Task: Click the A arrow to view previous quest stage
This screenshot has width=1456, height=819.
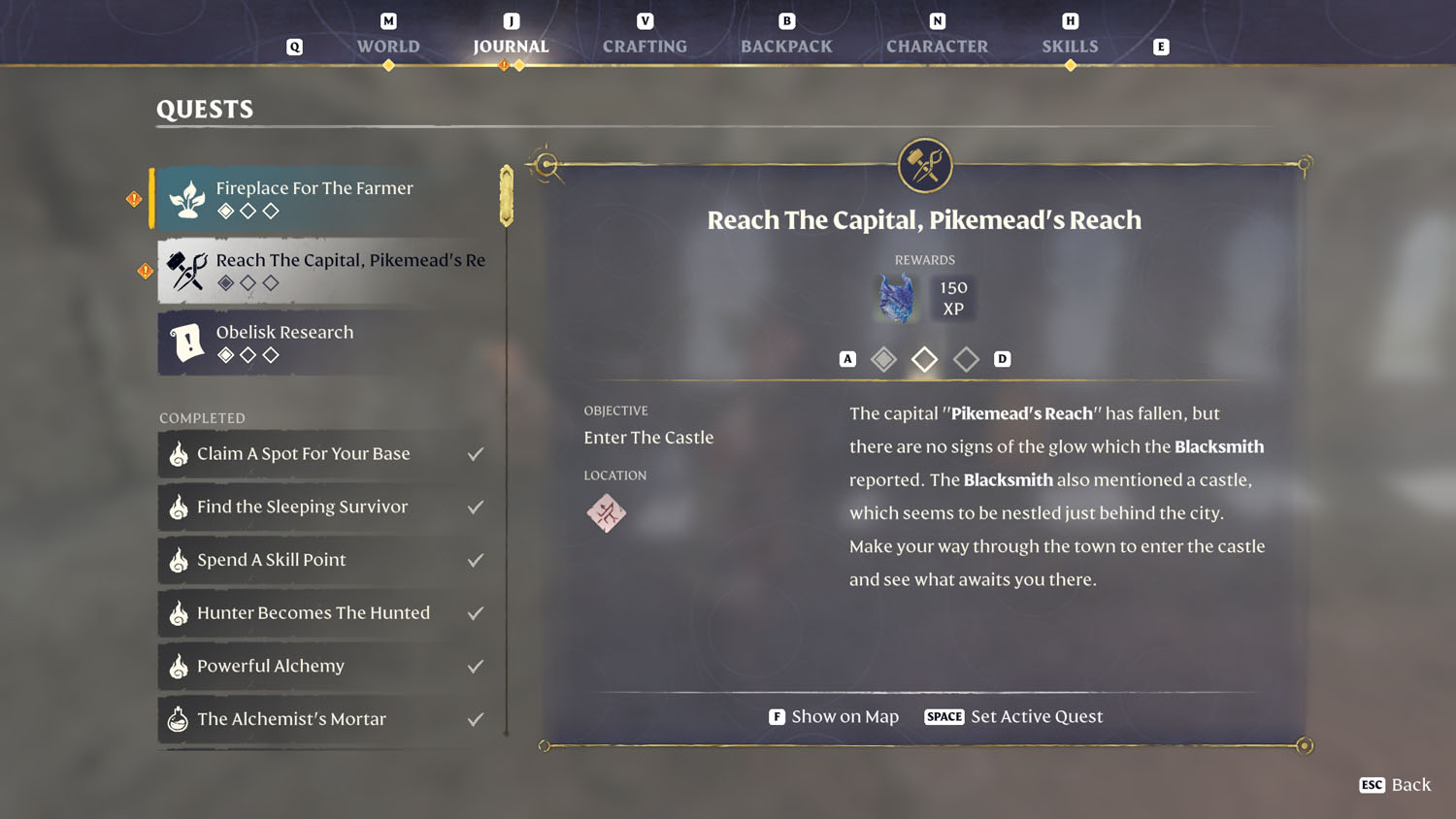Action: 846,358
